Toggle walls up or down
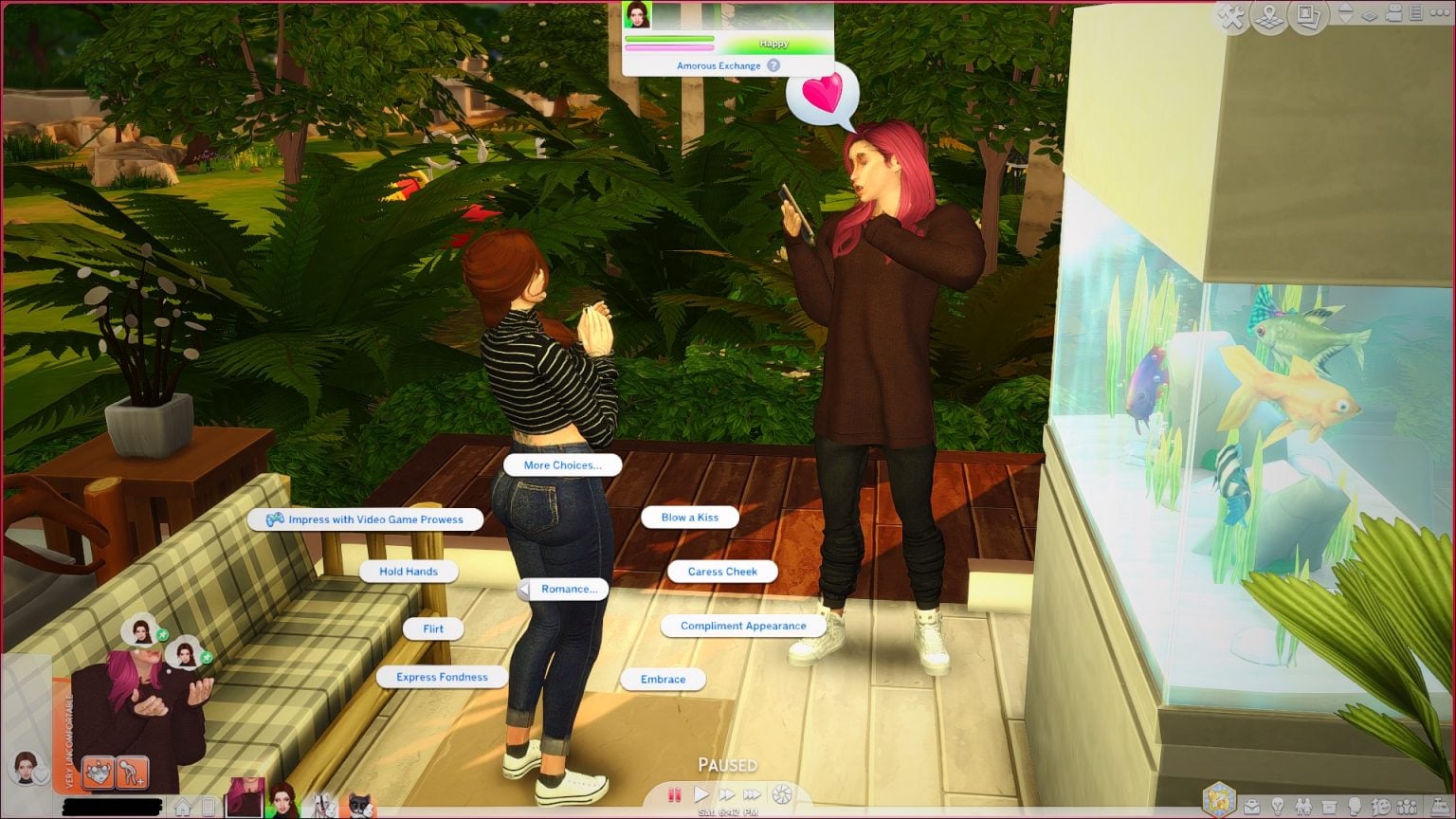 pos(1347,12)
